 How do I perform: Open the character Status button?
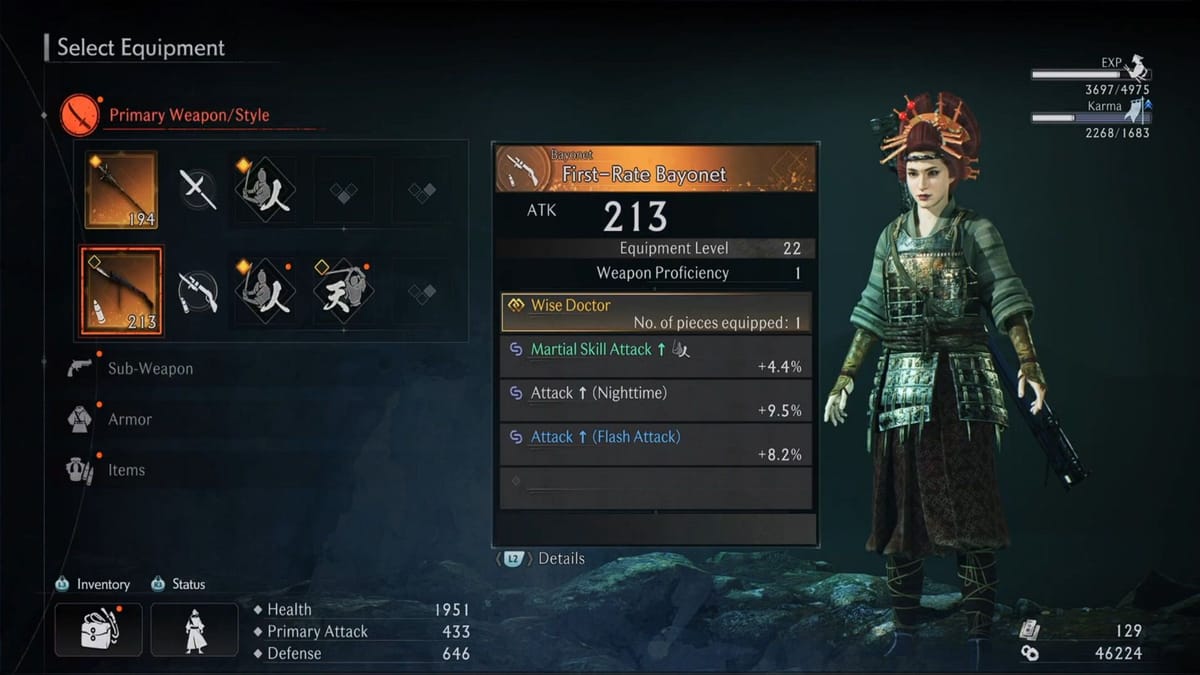[194, 629]
